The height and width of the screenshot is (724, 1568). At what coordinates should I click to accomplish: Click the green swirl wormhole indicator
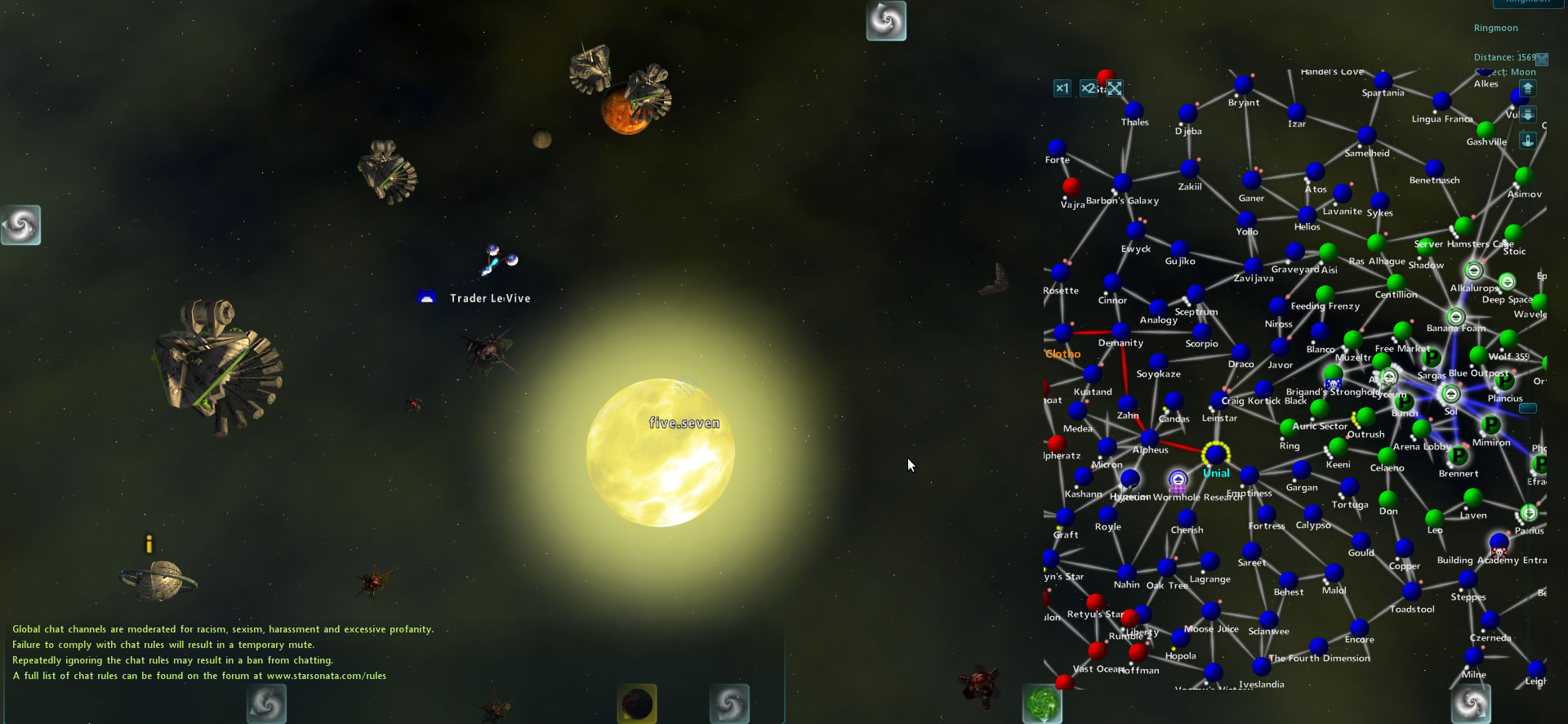(x=1042, y=703)
